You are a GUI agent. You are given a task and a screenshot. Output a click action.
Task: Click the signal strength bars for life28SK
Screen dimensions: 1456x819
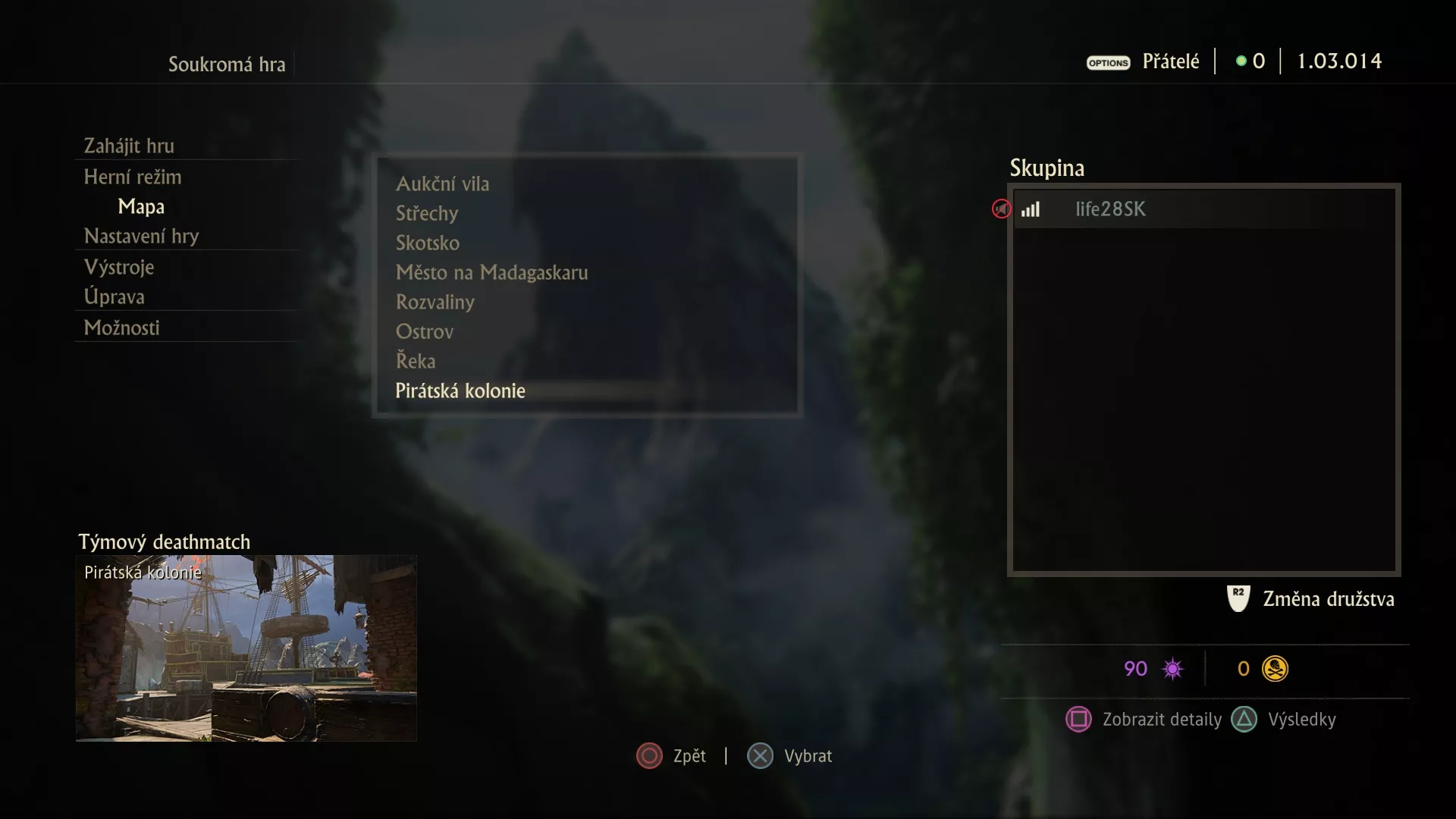click(1031, 210)
